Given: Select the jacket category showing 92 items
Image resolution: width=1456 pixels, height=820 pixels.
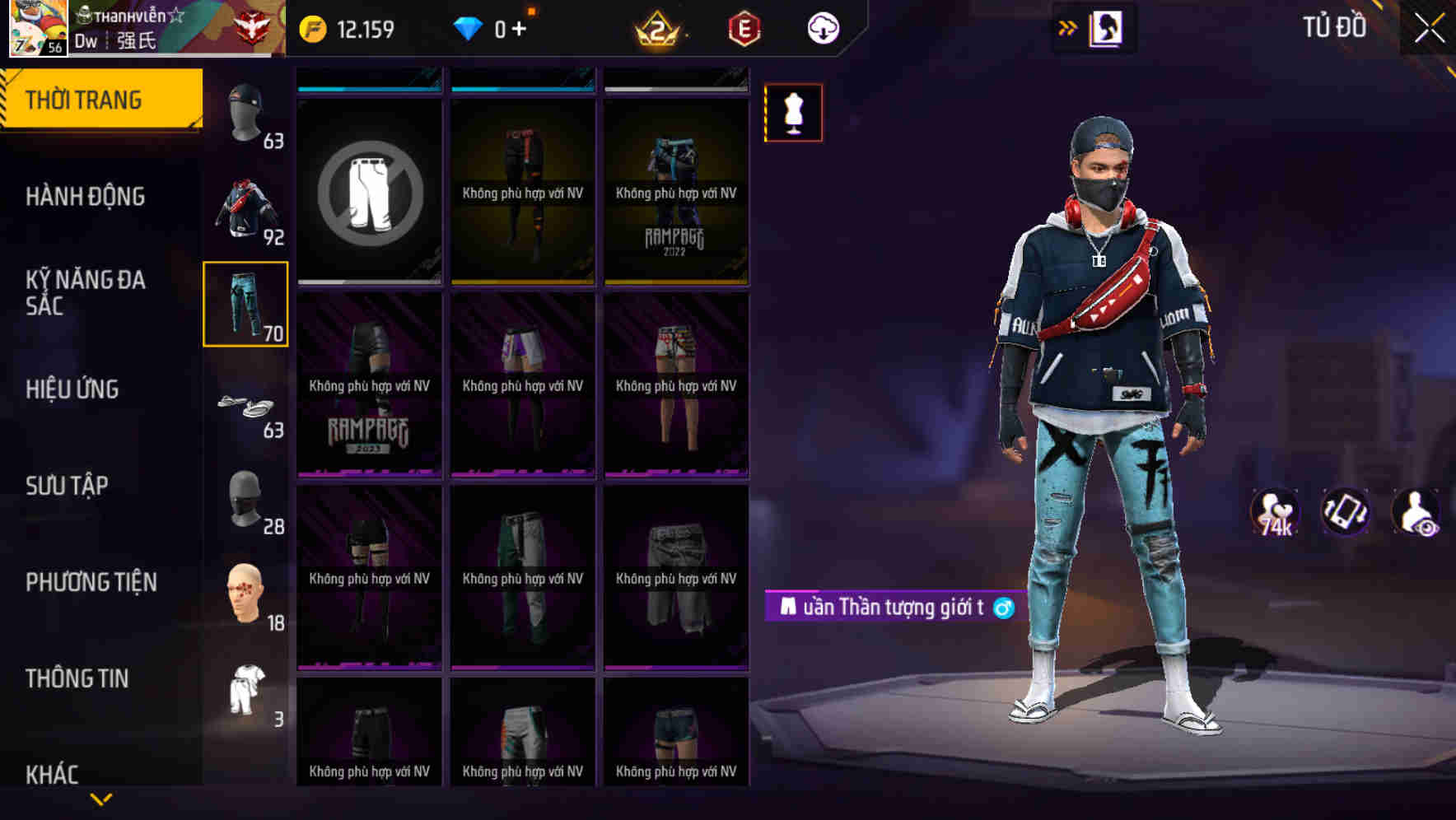Looking at the screenshot, I should click(245, 210).
